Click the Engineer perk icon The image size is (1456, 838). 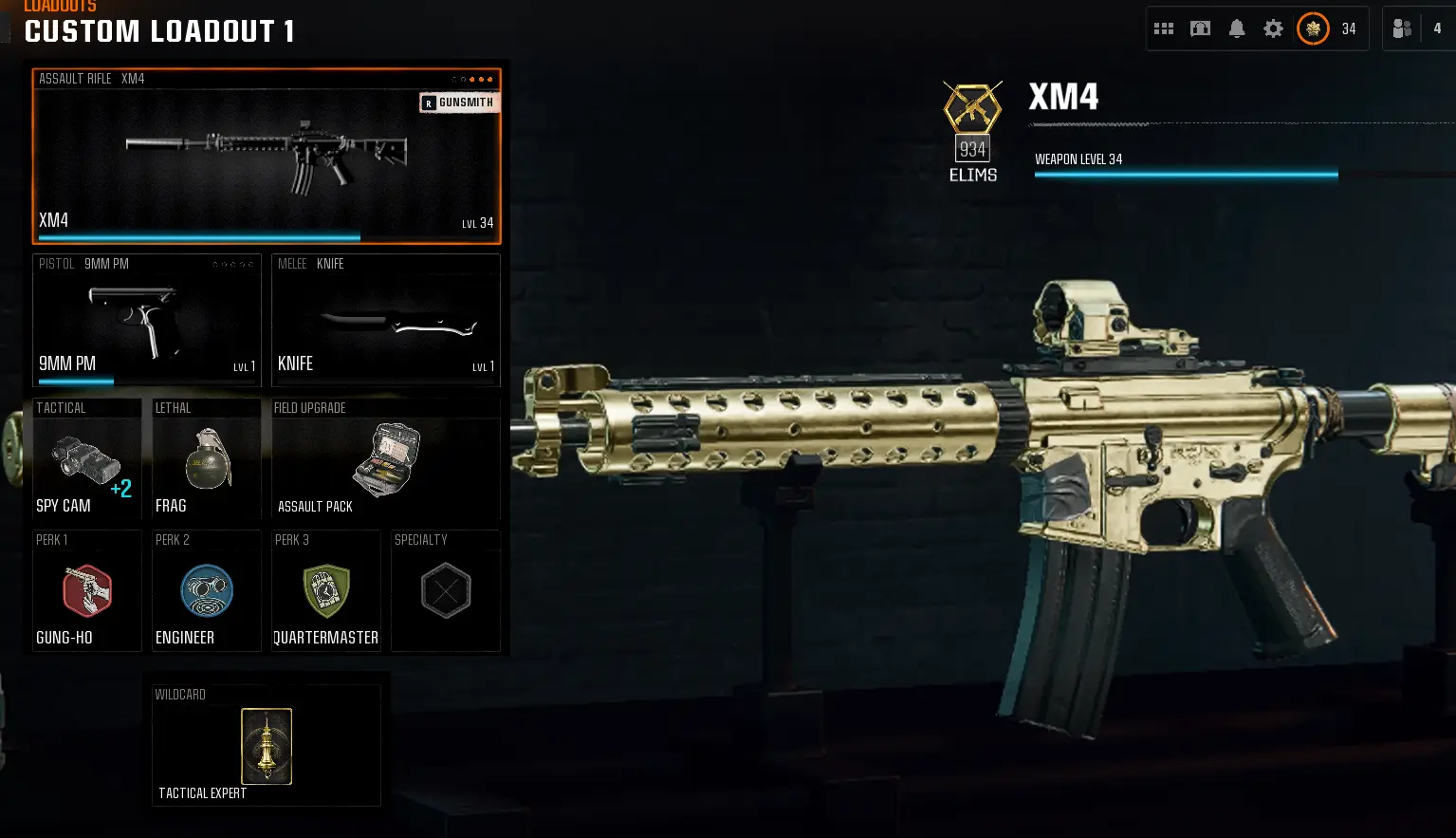pyautogui.click(x=206, y=590)
